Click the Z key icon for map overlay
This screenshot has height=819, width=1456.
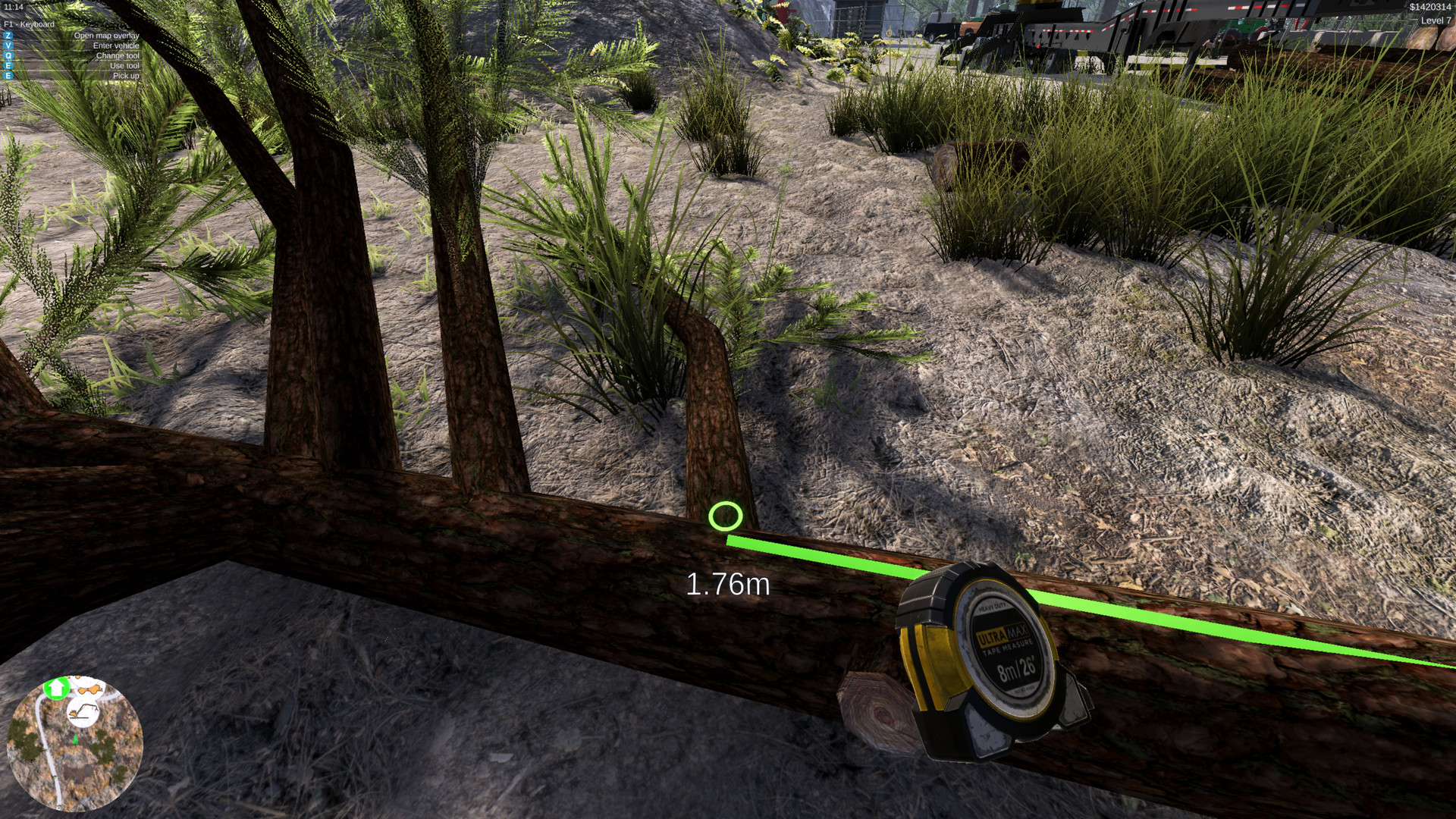[x=8, y=36]
